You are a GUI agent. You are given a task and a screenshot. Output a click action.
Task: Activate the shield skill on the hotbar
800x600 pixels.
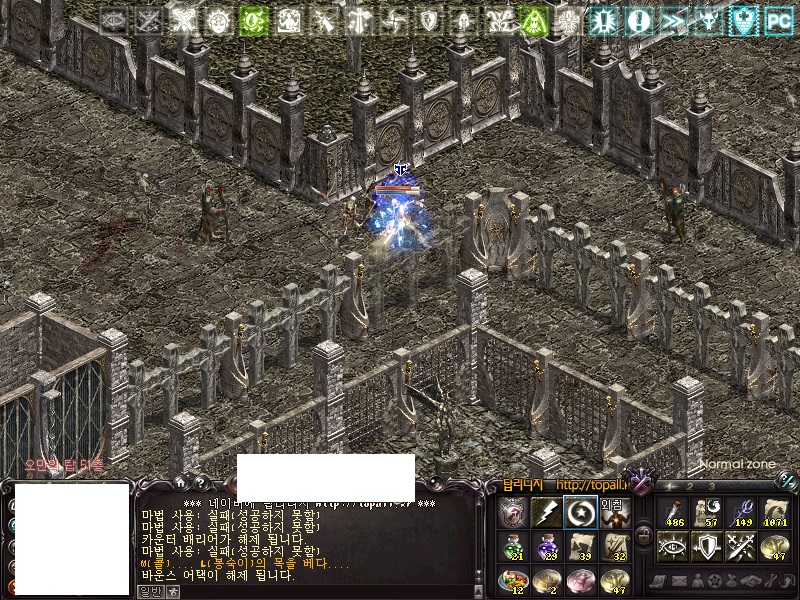707,546
